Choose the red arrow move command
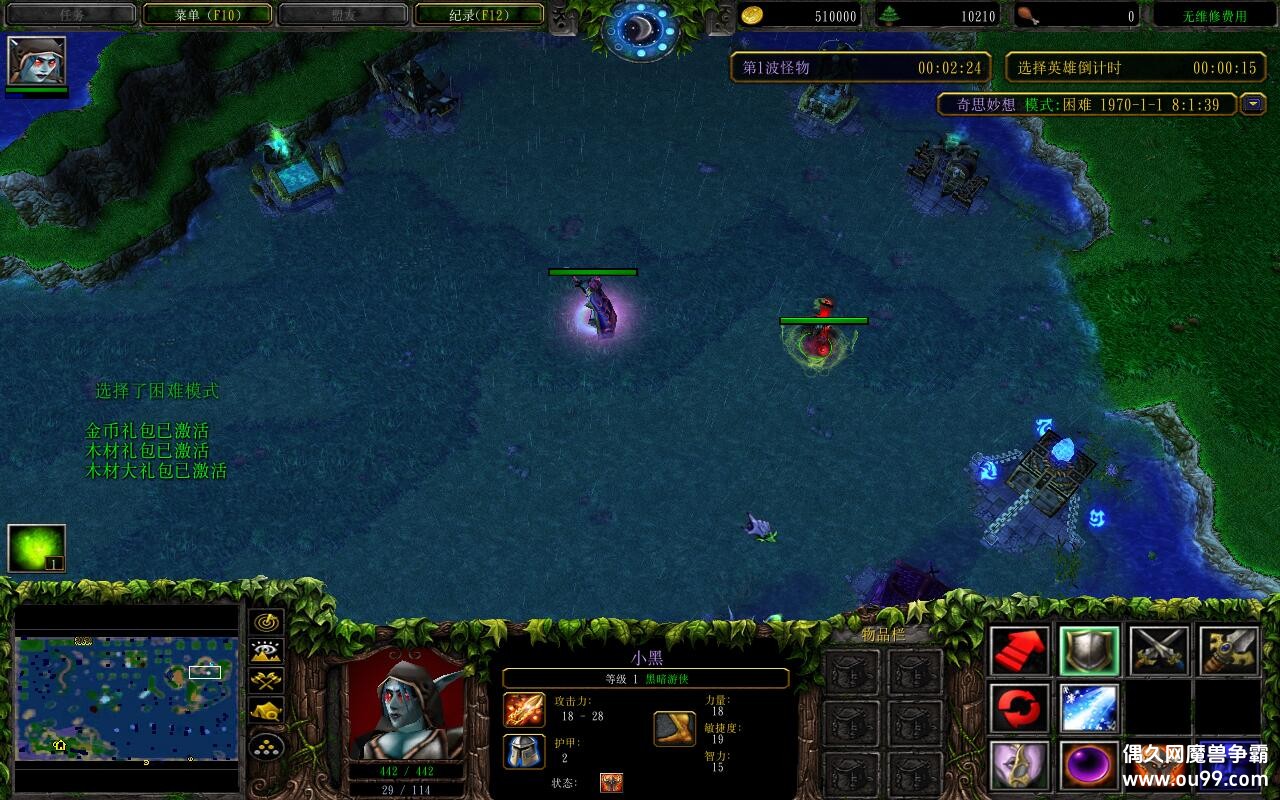This screenshot has width=1280, height=800. point(1020,651)
